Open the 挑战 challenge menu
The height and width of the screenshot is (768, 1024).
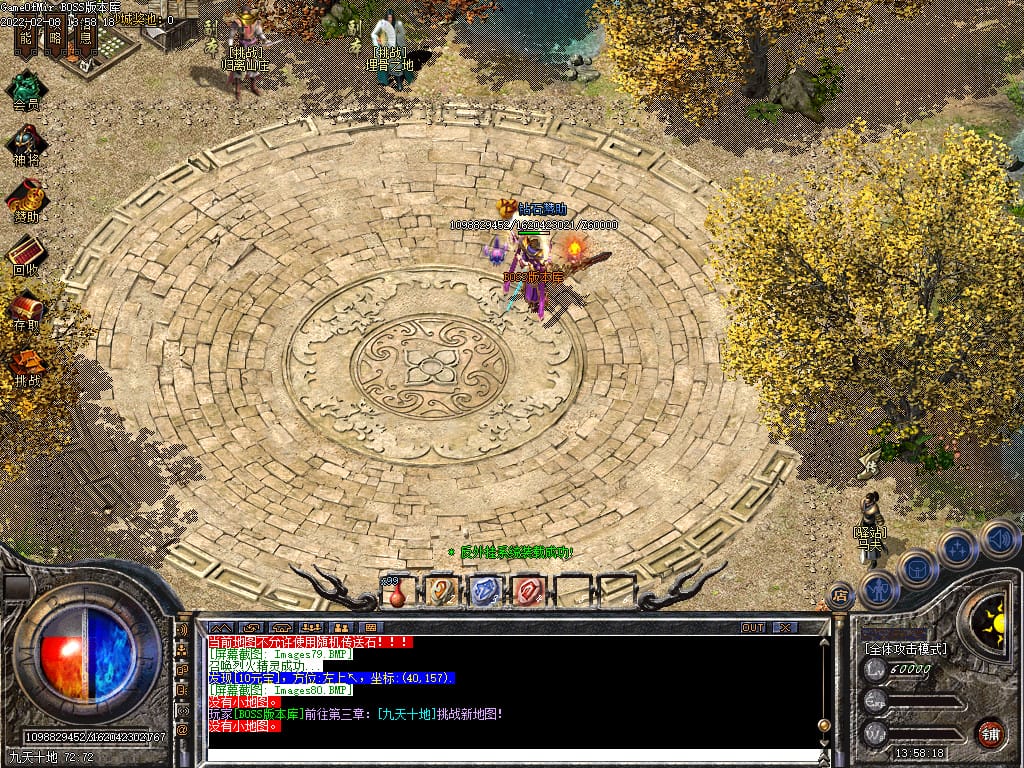coord(27,364)
